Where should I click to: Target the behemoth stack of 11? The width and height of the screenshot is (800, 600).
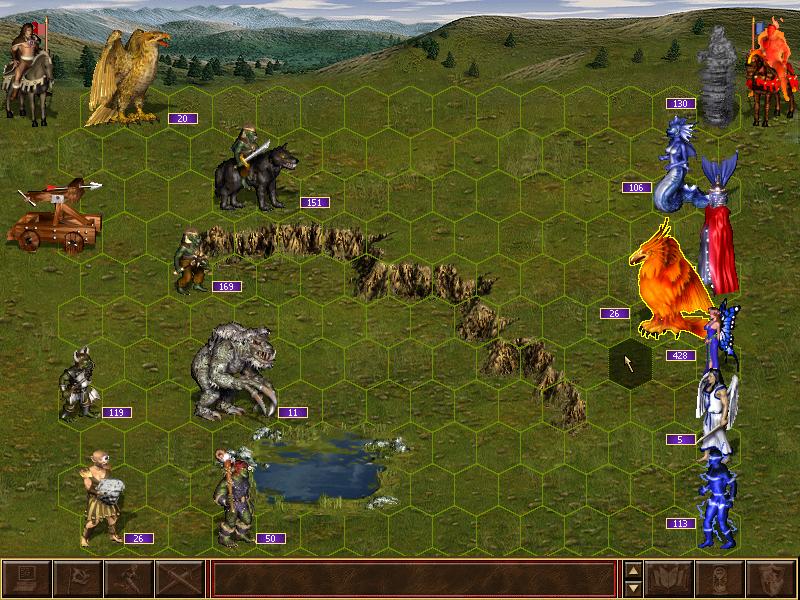tap(233, 372)
